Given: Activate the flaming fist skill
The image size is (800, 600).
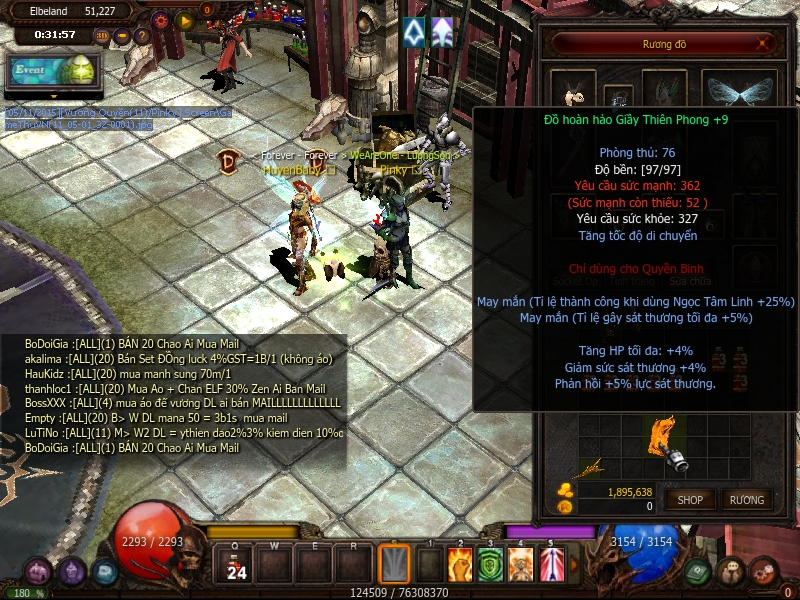Looking at the screenshot, I should click(x=459, y=565).
